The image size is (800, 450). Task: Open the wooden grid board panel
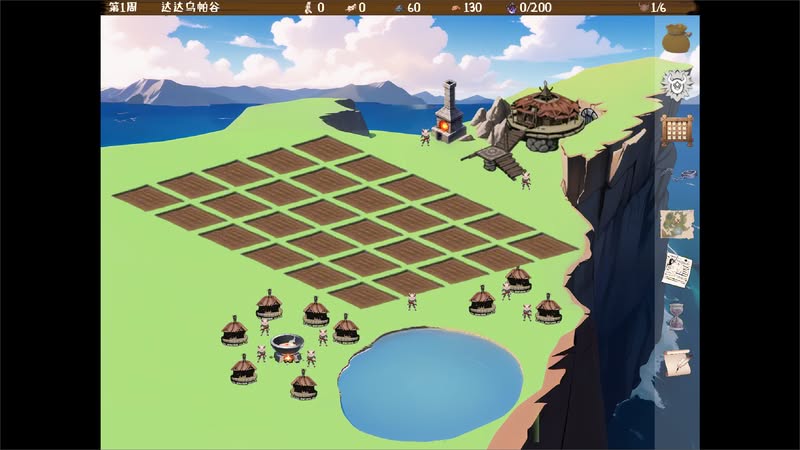click(678, 131)
